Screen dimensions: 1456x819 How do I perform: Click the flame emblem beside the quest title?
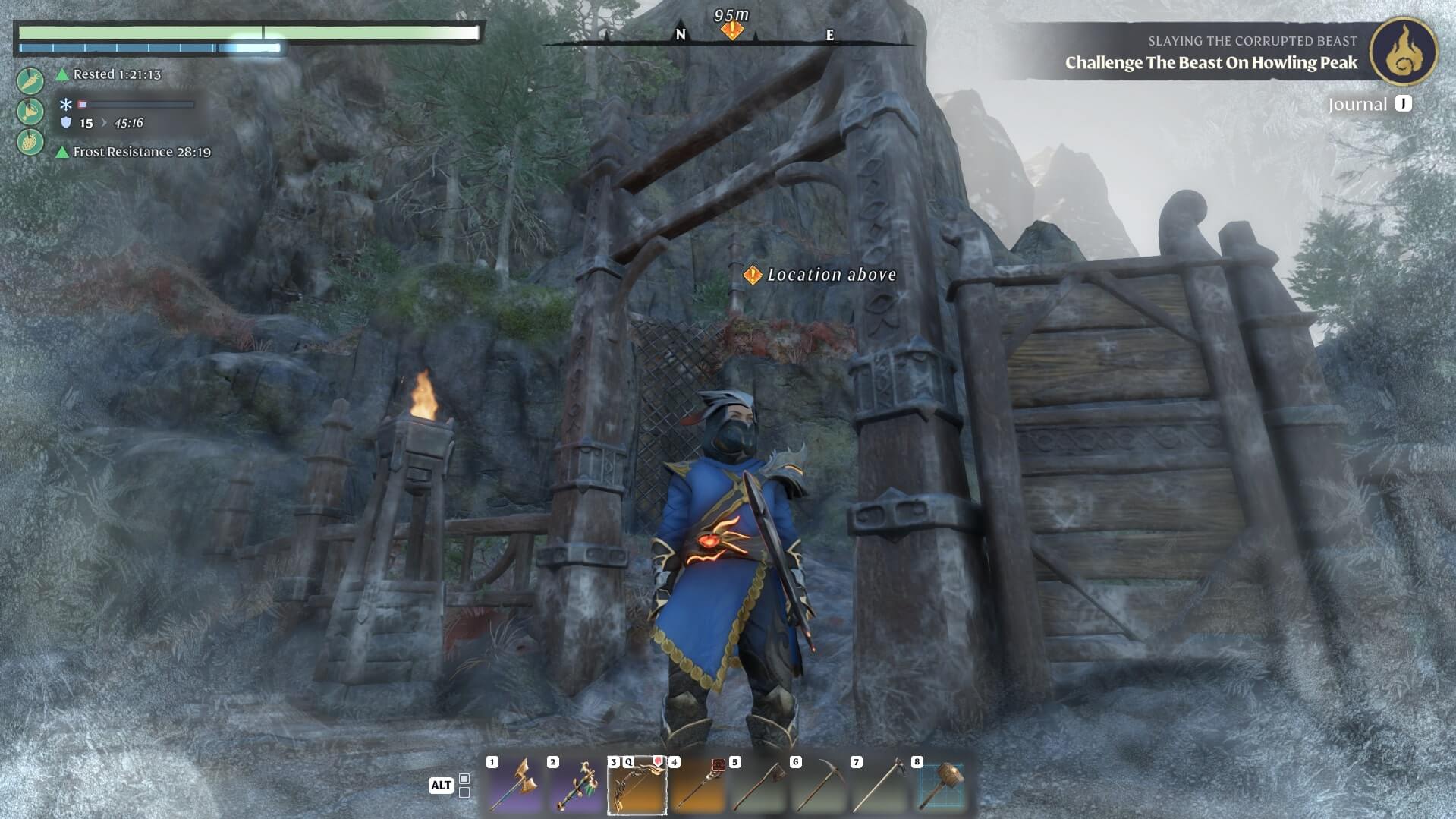click(1403, 51)
